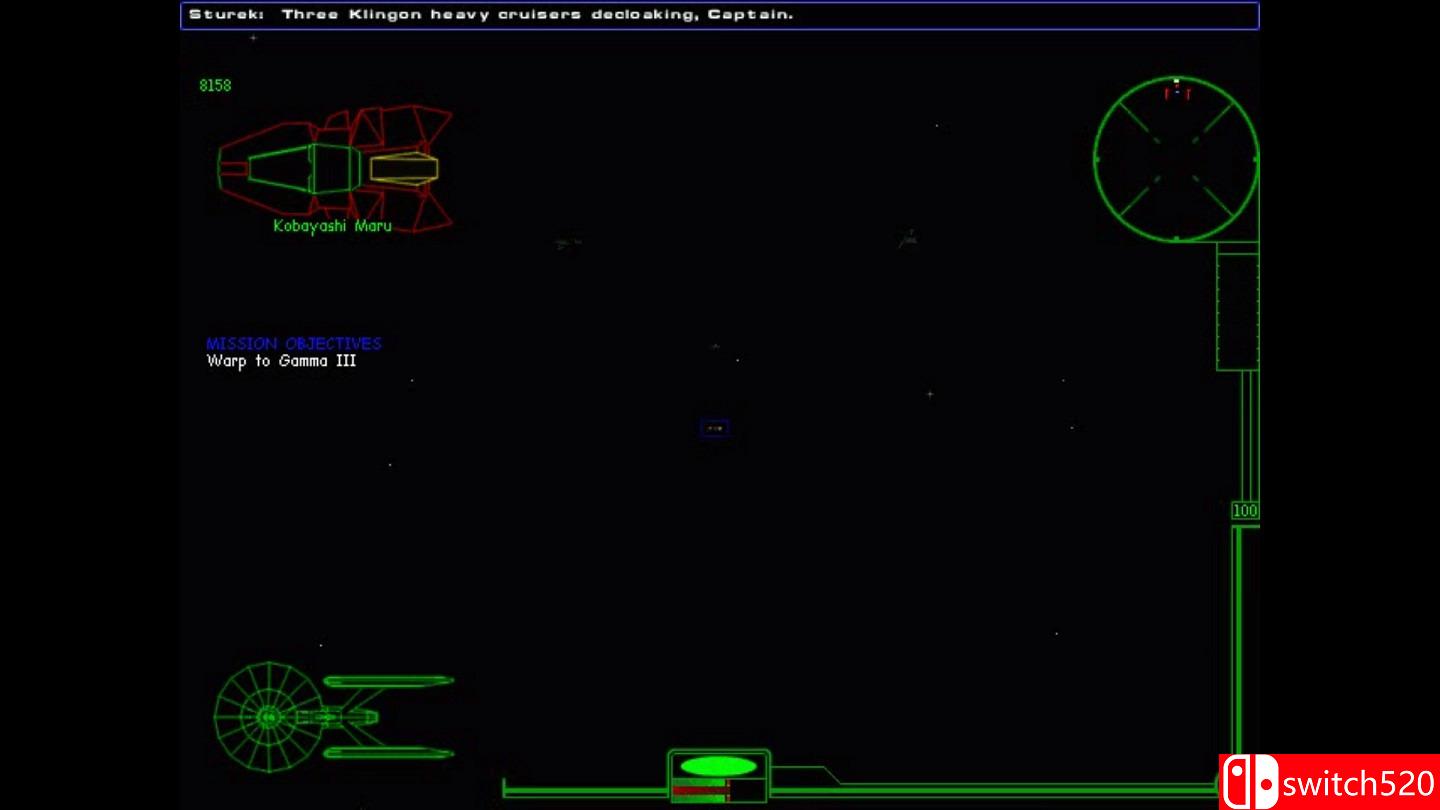Screen dimensions: 1440x810
Task: Click the targeted ship box in the viewscreen center
Action: pos(714,427)
